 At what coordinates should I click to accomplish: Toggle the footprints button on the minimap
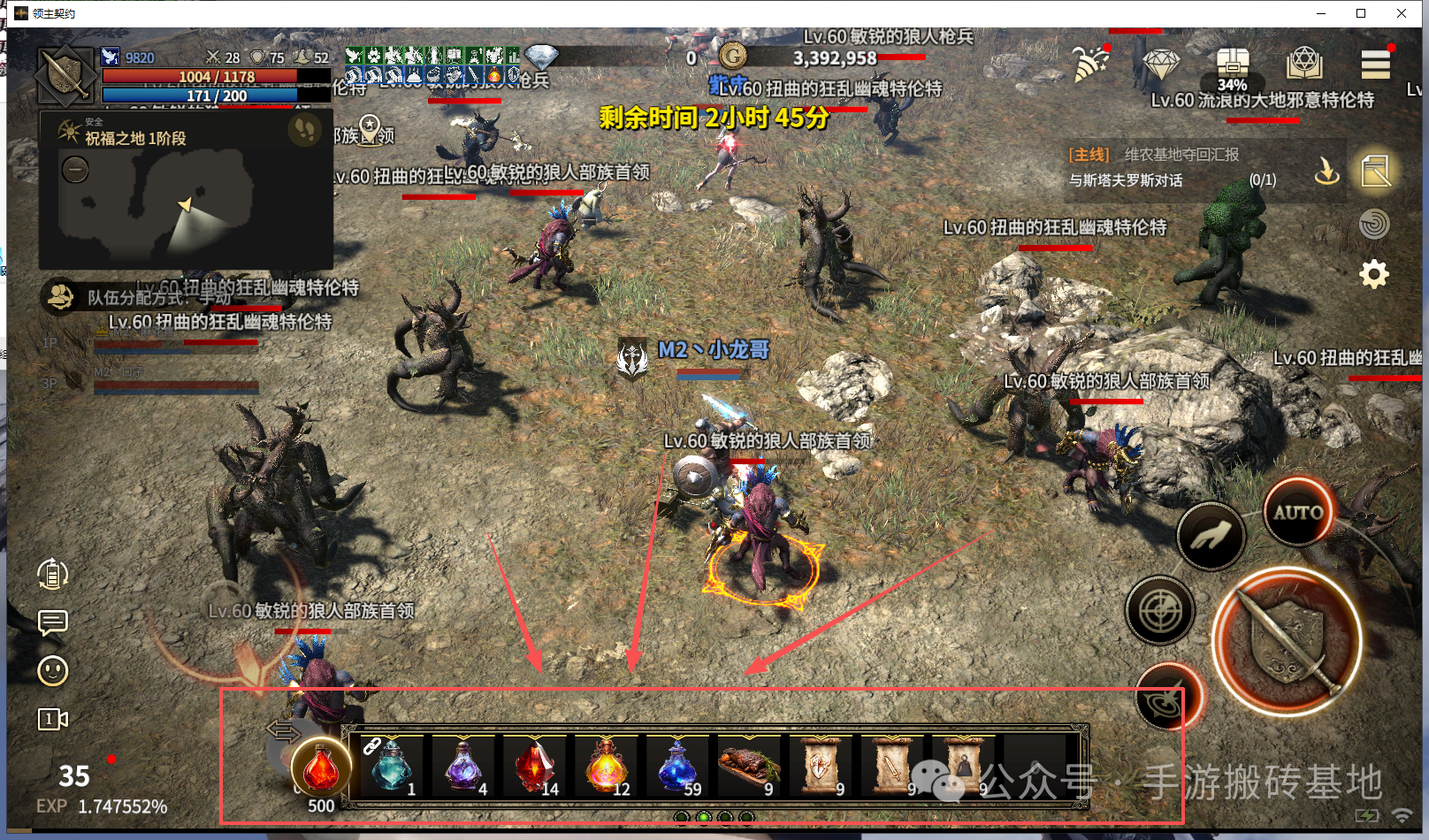pyautogui.click(x=305, y=131)
